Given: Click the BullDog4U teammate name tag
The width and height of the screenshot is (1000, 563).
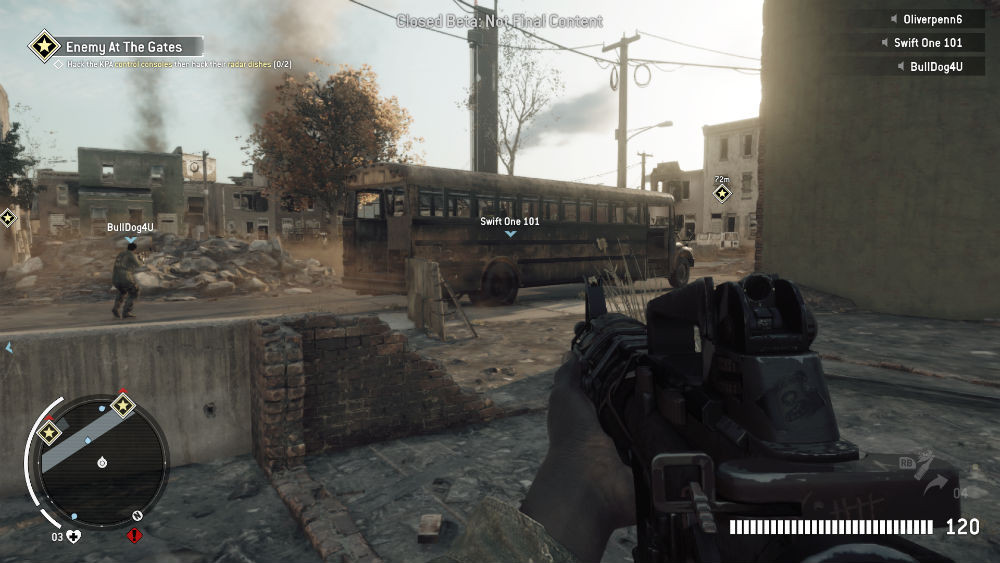Looking at the screenshot, I should (131, 228).
